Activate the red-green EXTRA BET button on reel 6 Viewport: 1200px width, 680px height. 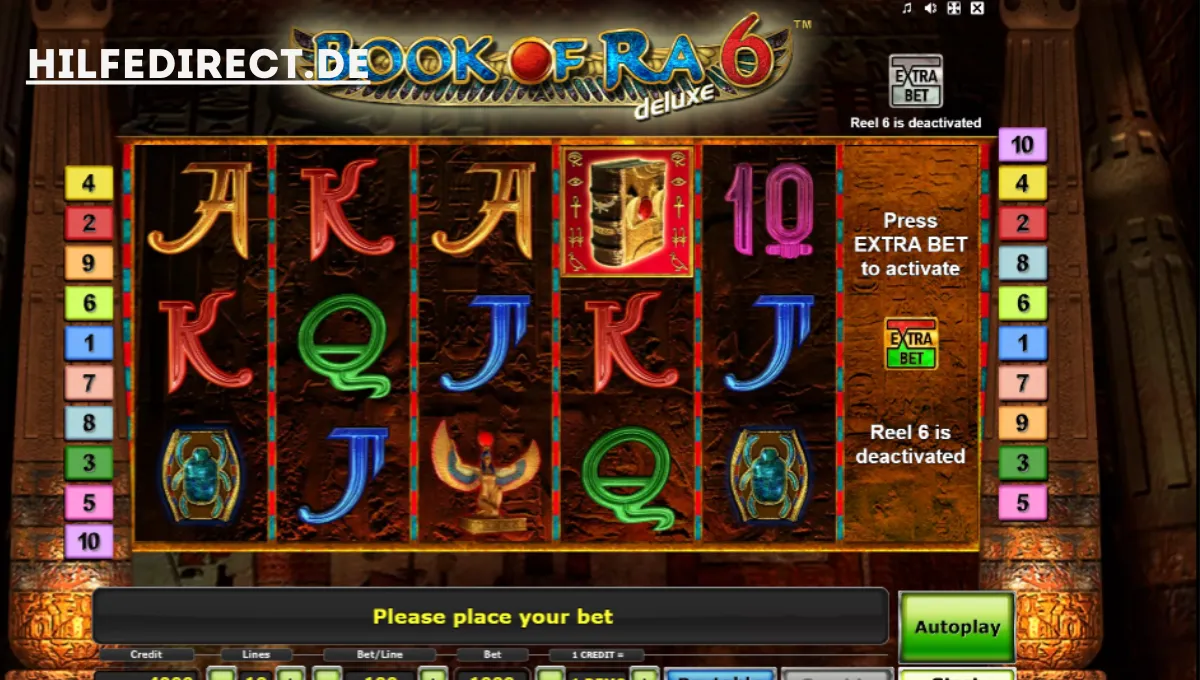911,344
